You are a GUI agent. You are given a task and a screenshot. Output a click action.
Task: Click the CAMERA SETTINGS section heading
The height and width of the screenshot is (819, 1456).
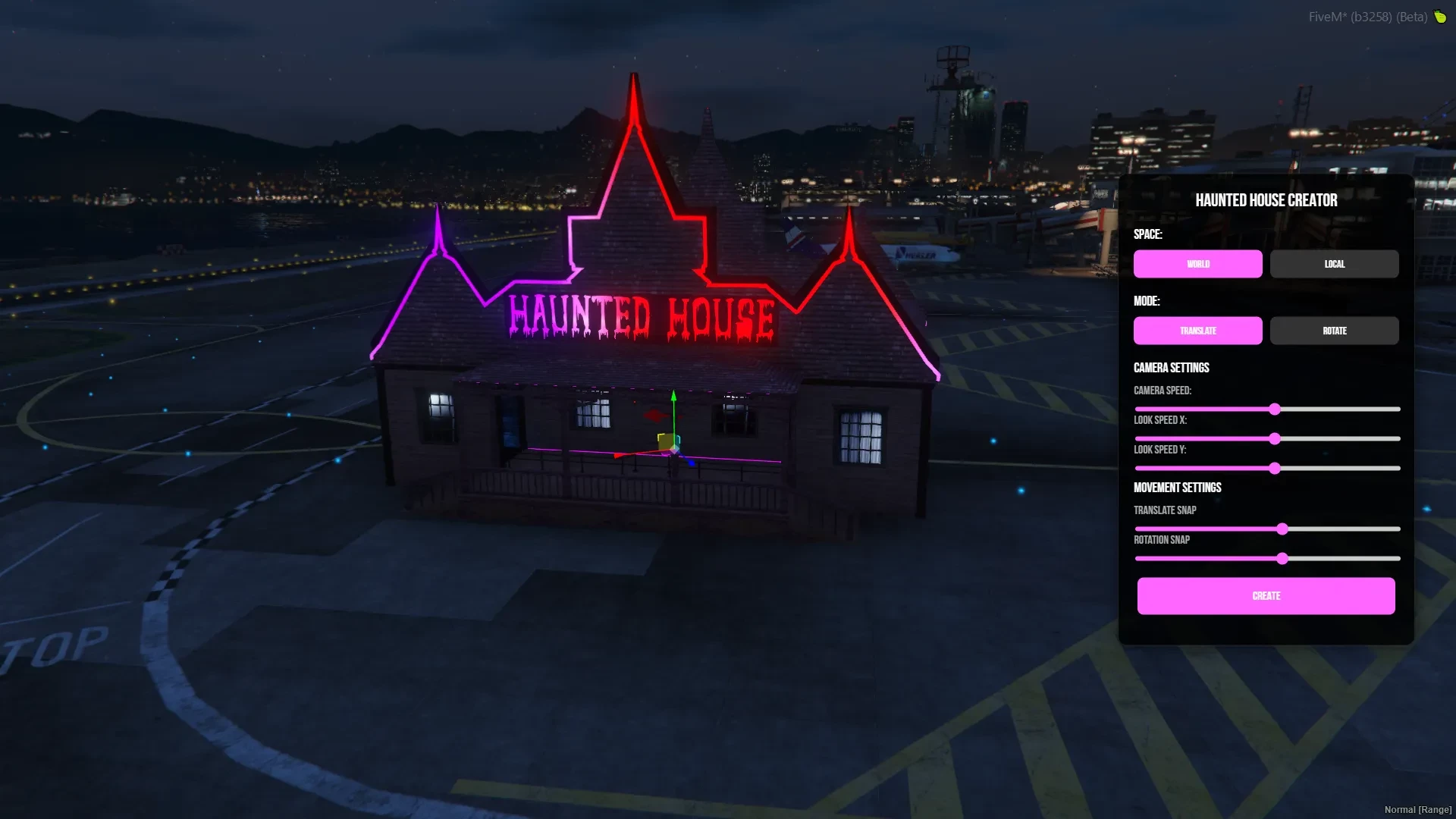point(1171,367)
